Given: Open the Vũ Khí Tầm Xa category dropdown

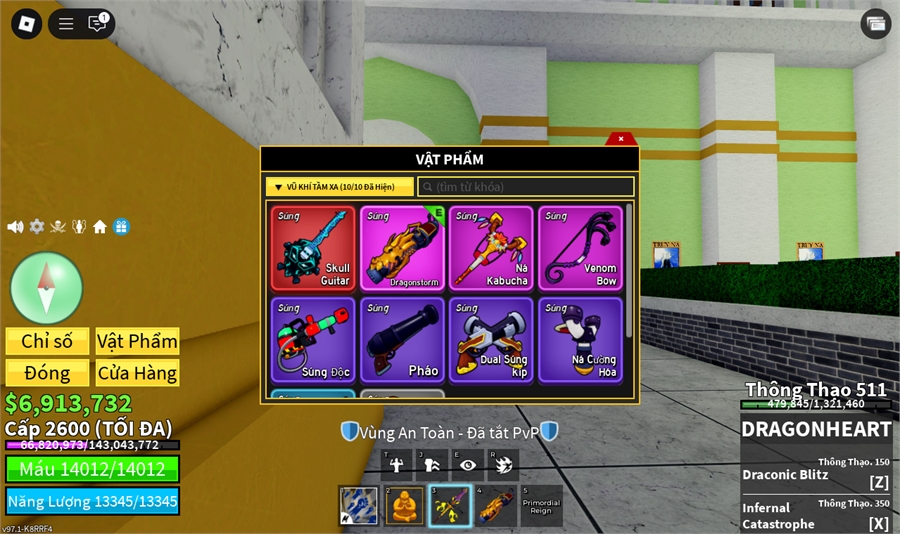Looking at the screenshot, I should click(339, 187).
